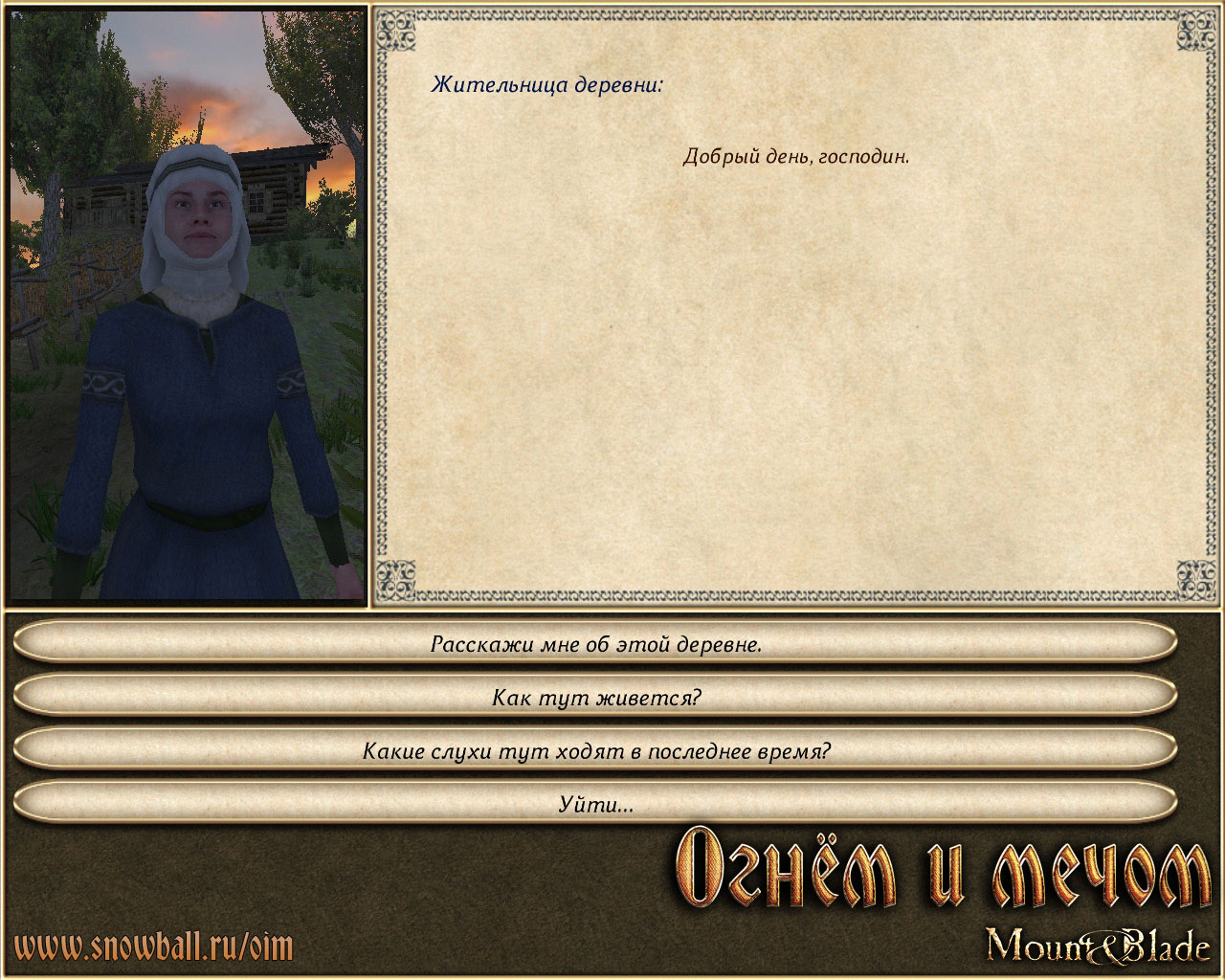
Task: Leave the conversation with "Уйти..."
Action: pos(595,804)
